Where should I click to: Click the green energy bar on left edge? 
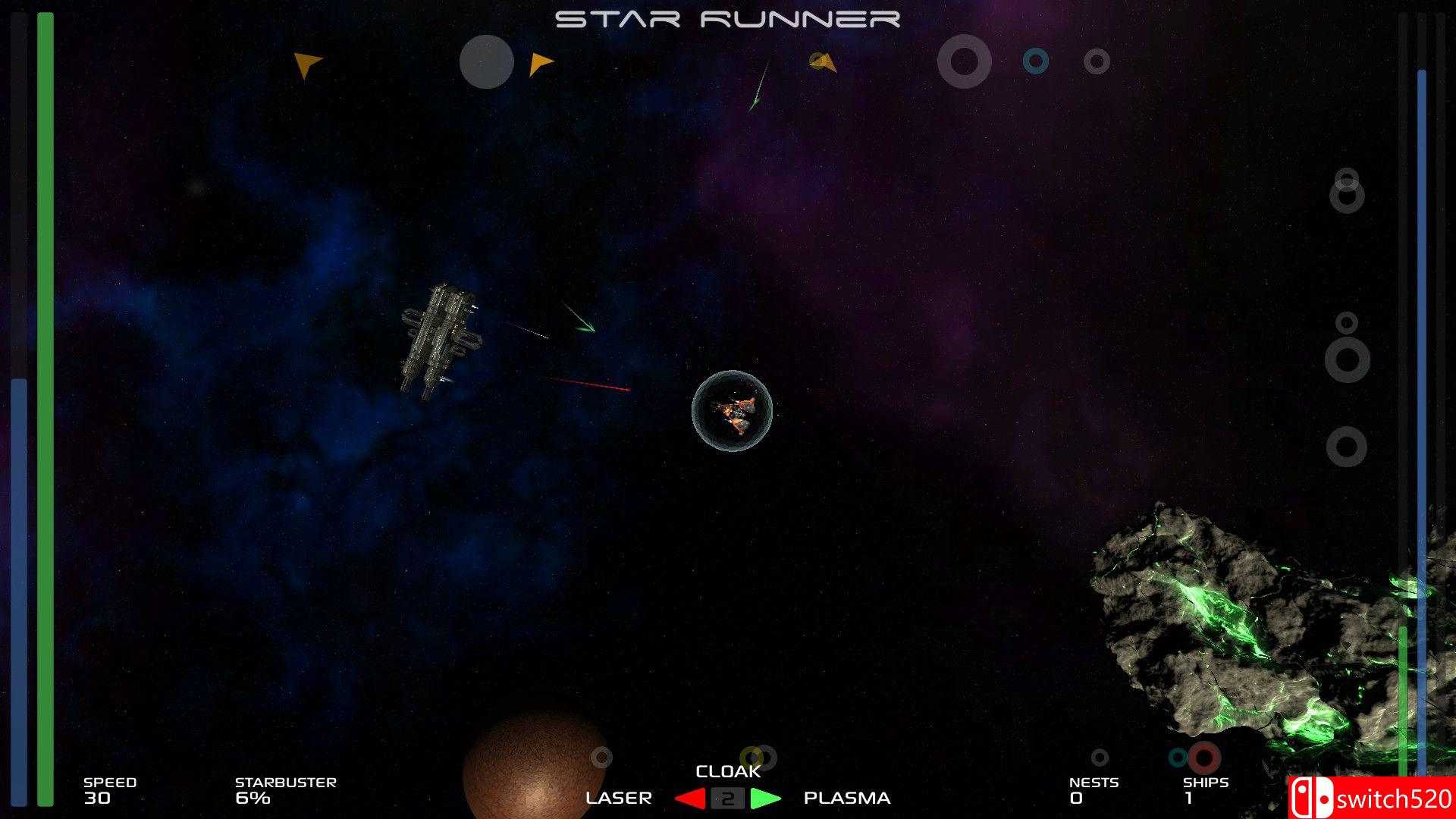(45, 409)
